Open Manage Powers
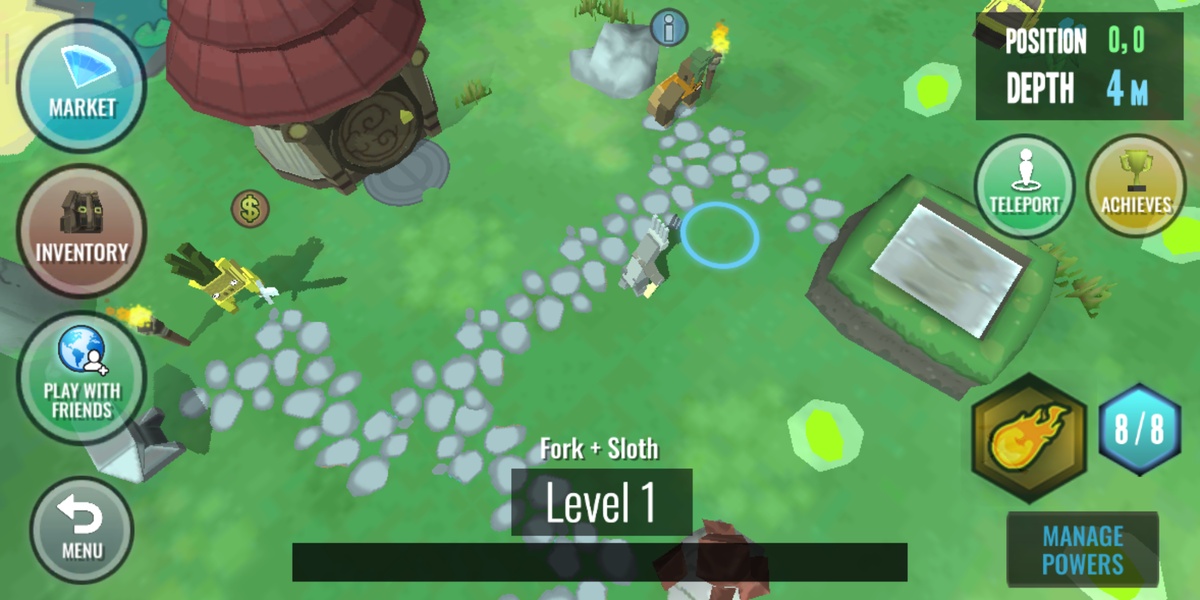Screen dimensions: 1200x600 pyautogui.click(x=1082, y=550)
